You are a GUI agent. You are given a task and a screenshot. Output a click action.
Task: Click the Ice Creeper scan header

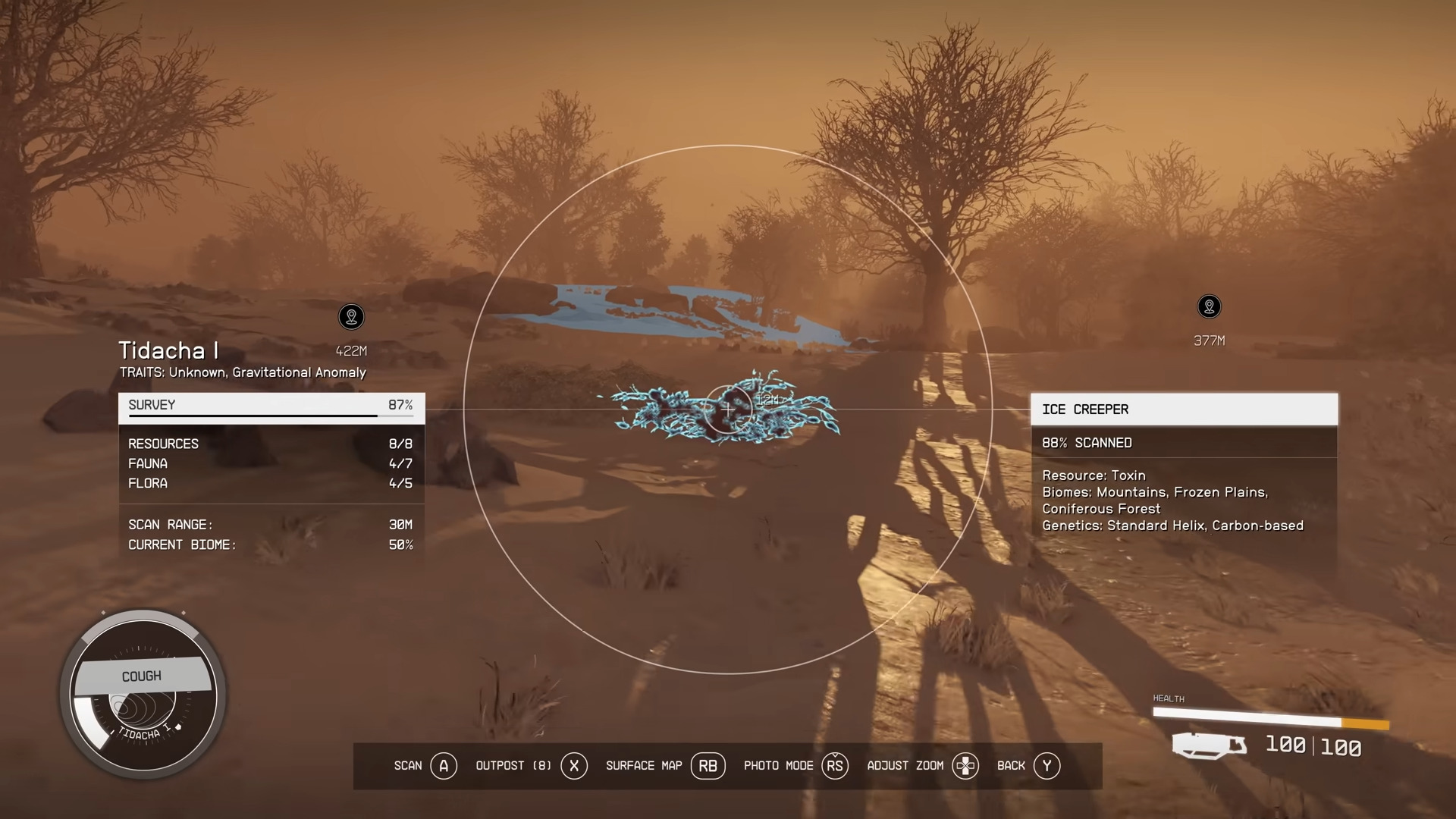tap(1184, 409)
